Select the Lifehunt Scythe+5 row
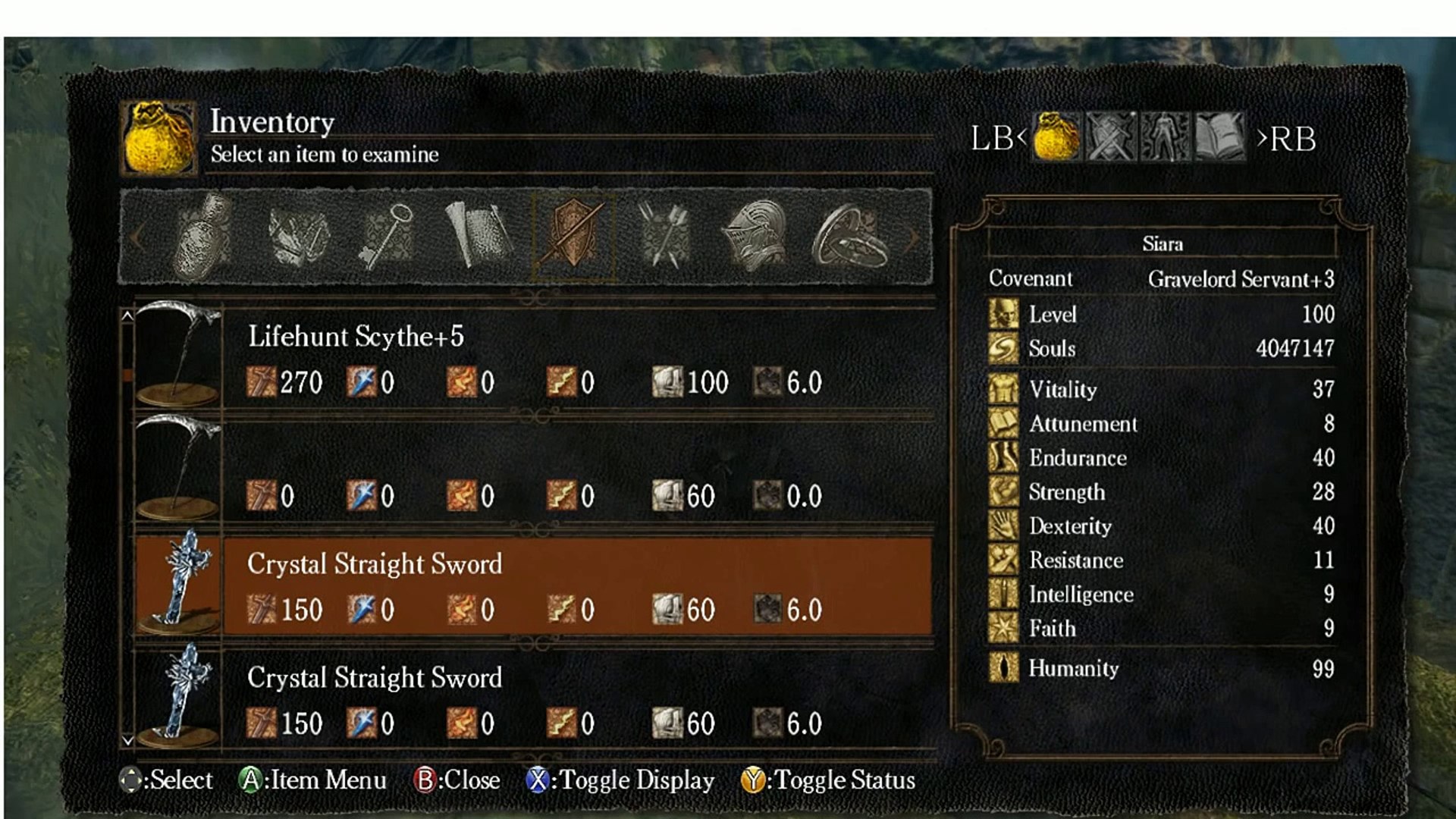 coord(531,356)
